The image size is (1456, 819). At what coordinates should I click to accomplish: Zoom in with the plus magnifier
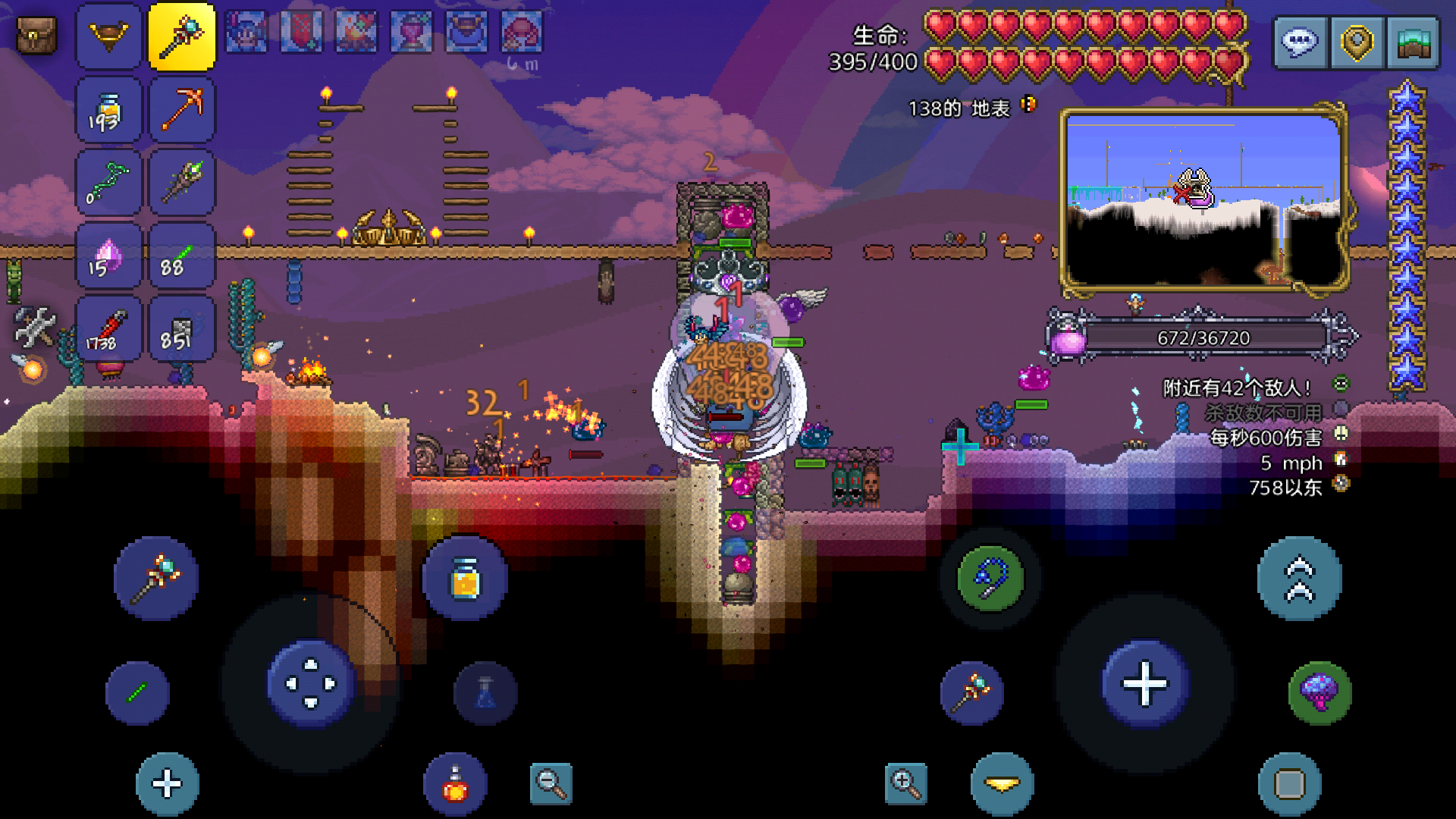(905, 783)
